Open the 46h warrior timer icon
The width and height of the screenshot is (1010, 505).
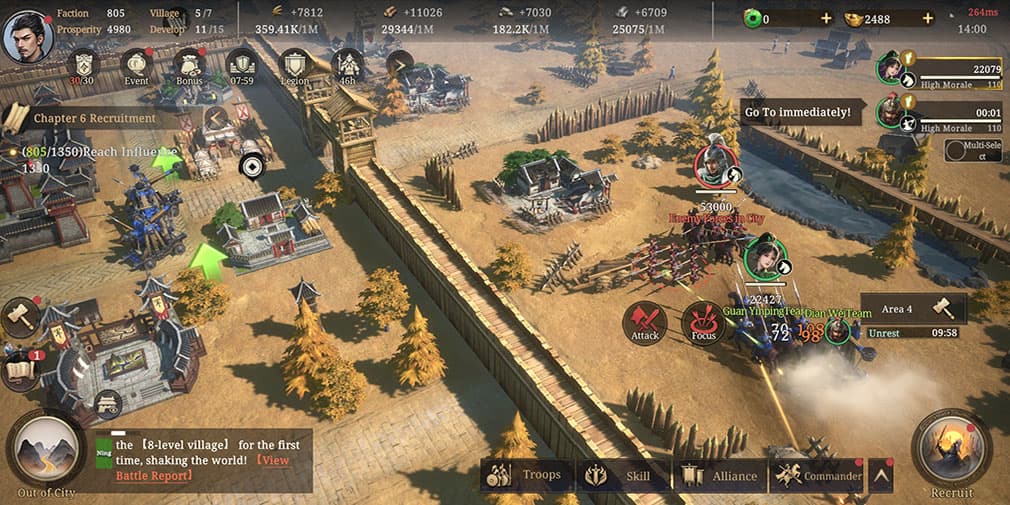(346, 65)
